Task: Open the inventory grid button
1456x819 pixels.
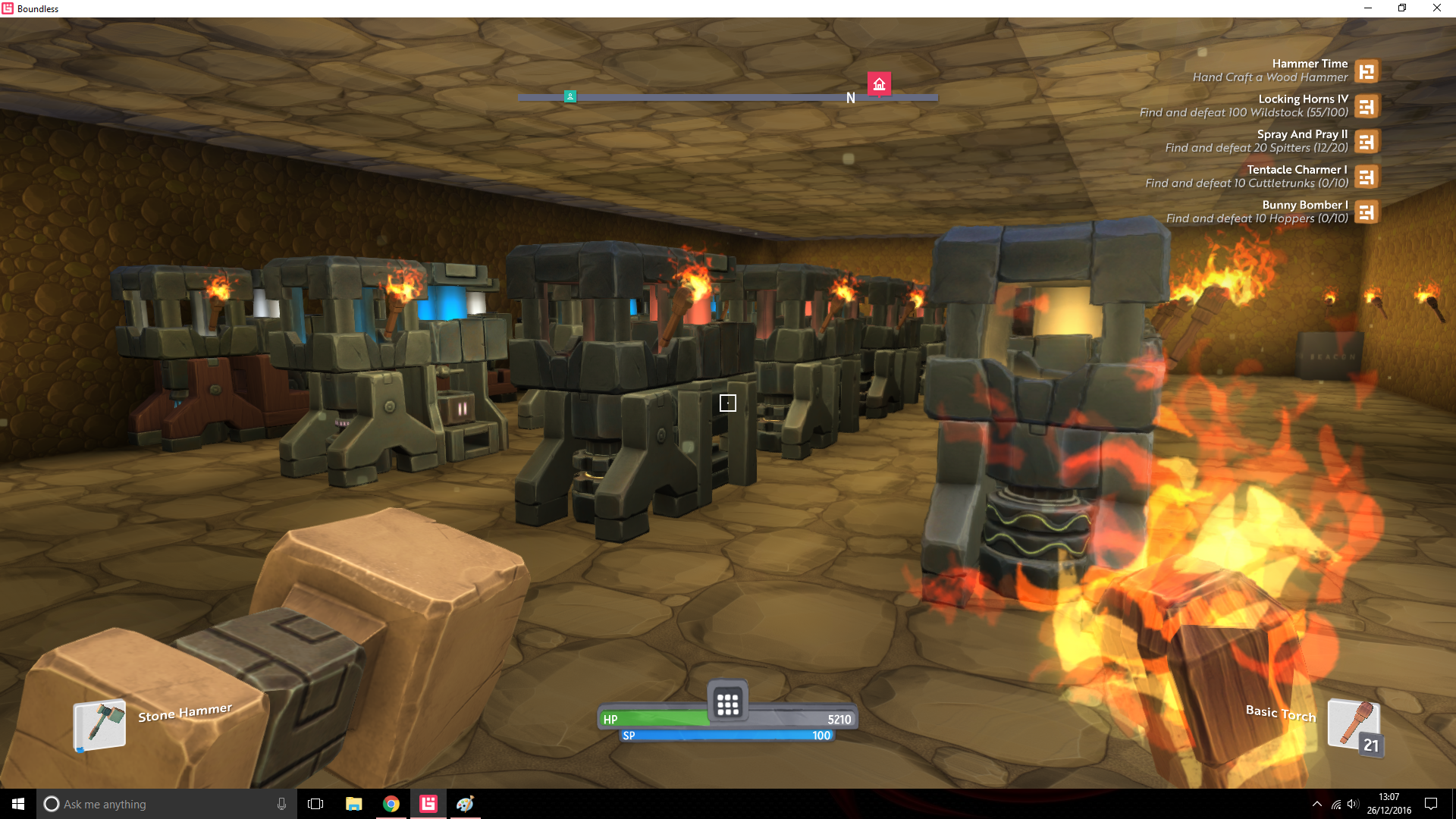Action: [x=727, y=704]
